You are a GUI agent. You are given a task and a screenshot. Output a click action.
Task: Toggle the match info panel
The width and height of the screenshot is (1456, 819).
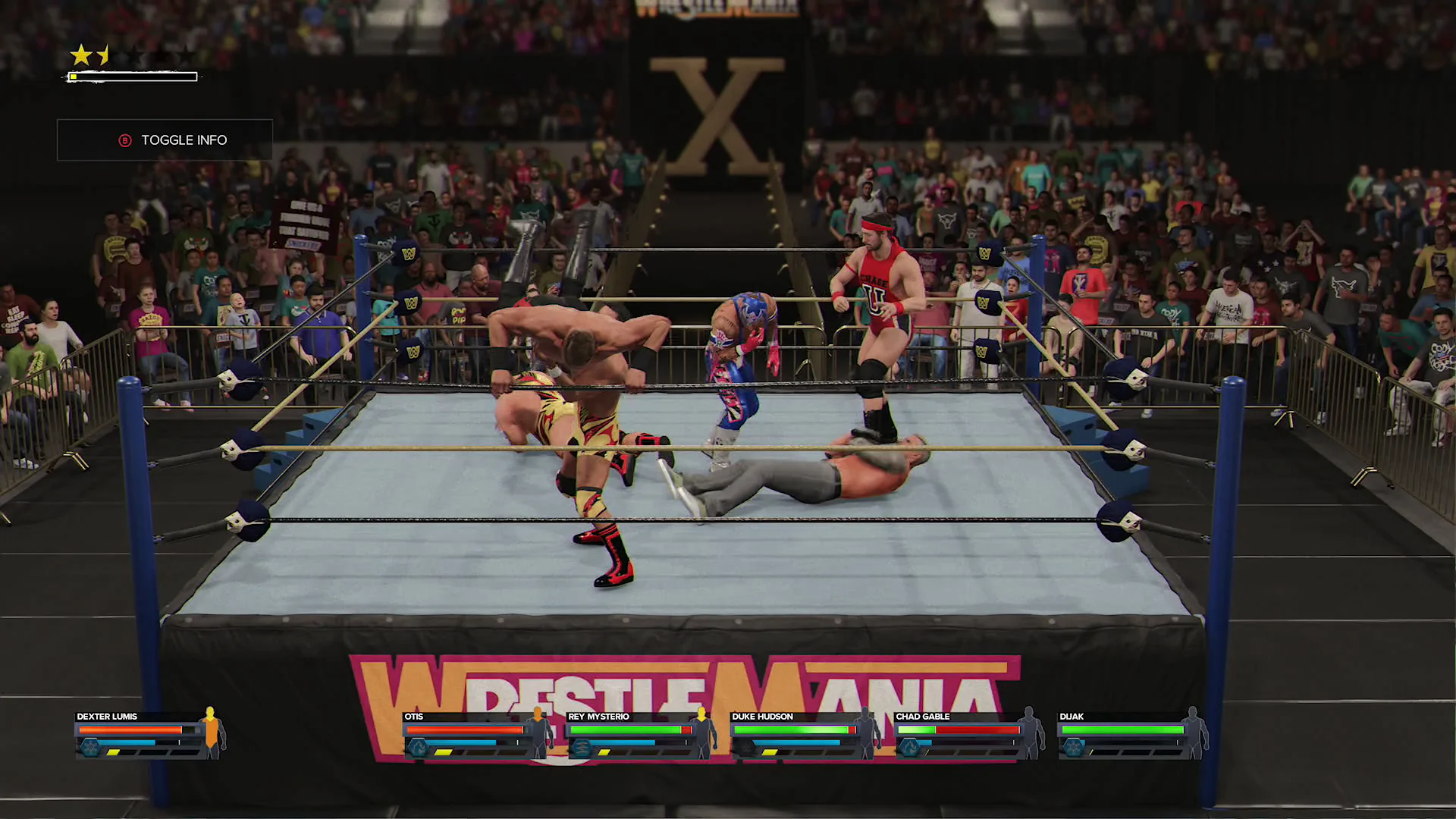click(x=165, y=140)
